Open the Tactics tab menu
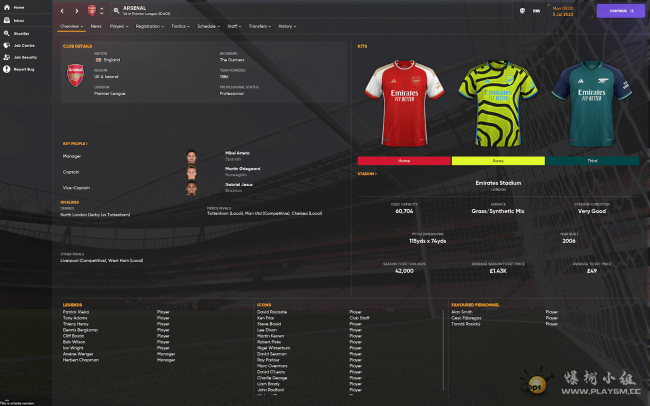This screenshot has width=650, height=406. [x=180, y=26]
